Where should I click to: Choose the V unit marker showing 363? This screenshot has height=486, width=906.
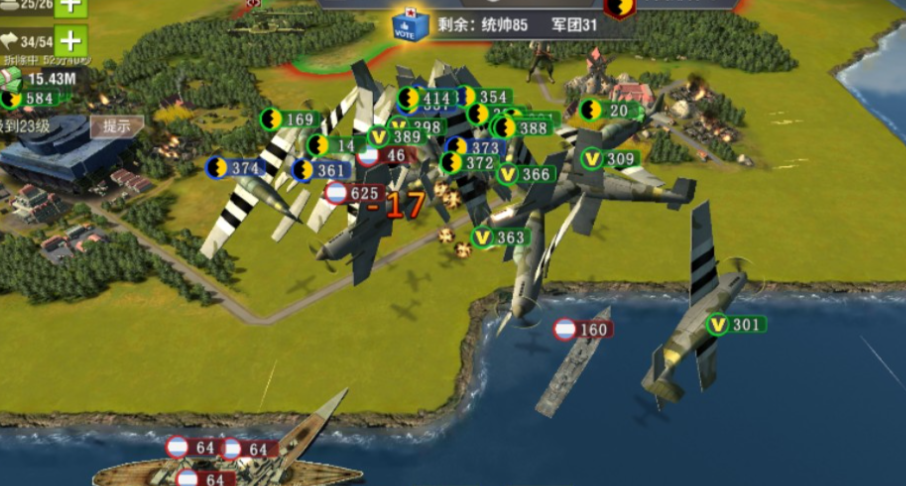coord(498,237)
